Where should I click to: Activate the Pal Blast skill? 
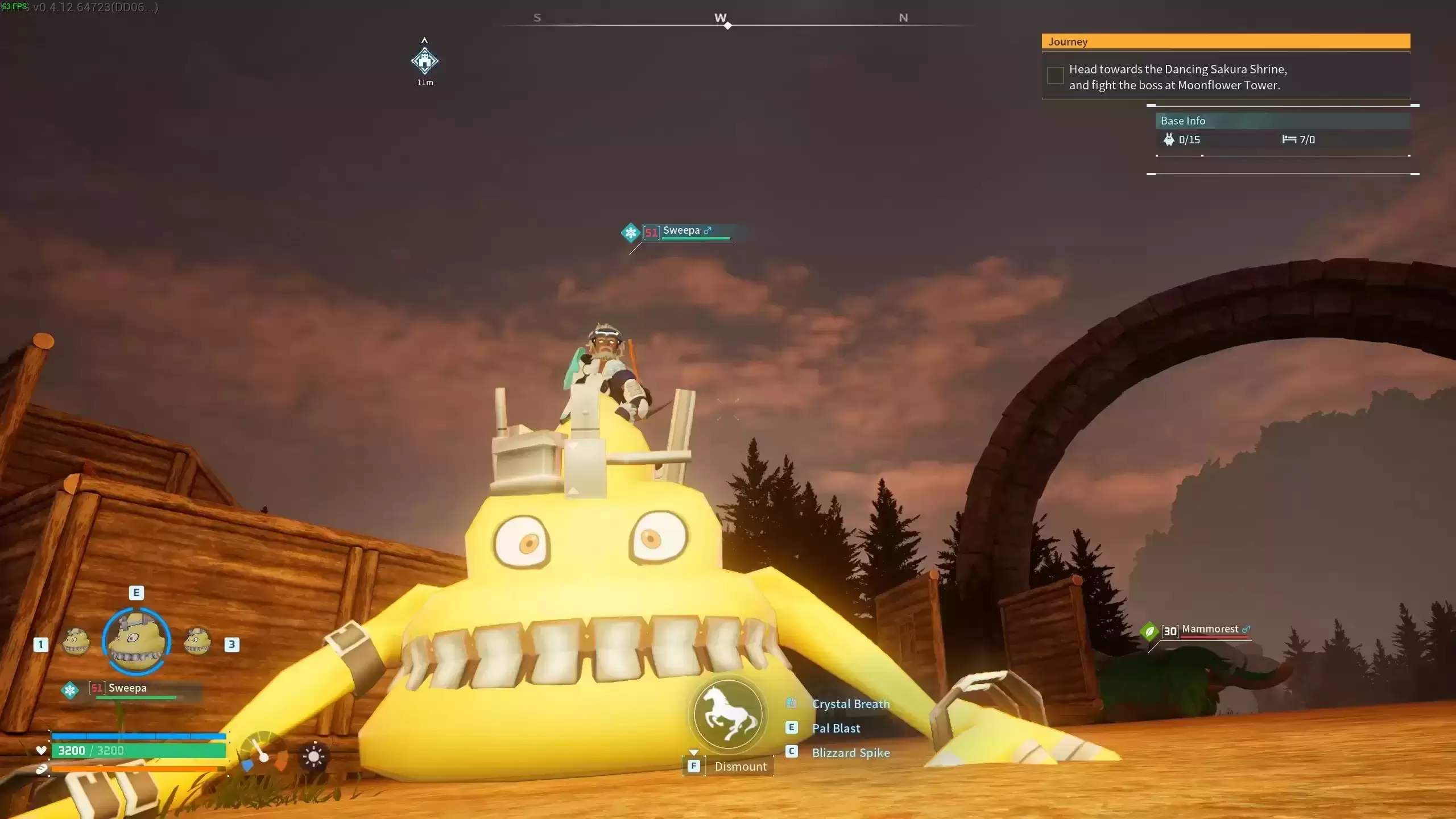[x=835, y=729]
